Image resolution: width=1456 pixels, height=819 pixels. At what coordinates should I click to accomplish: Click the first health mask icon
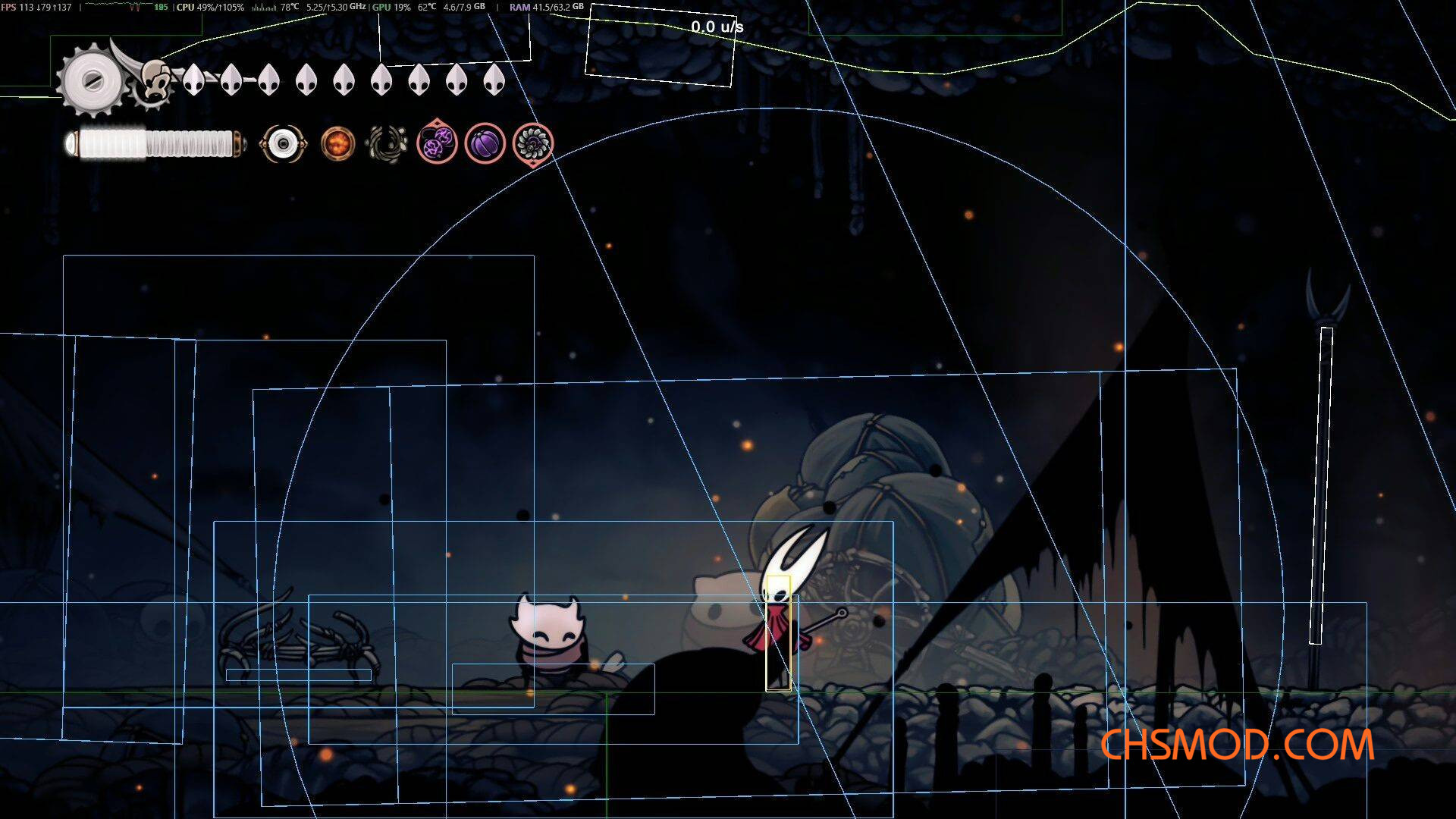(194, 78)
